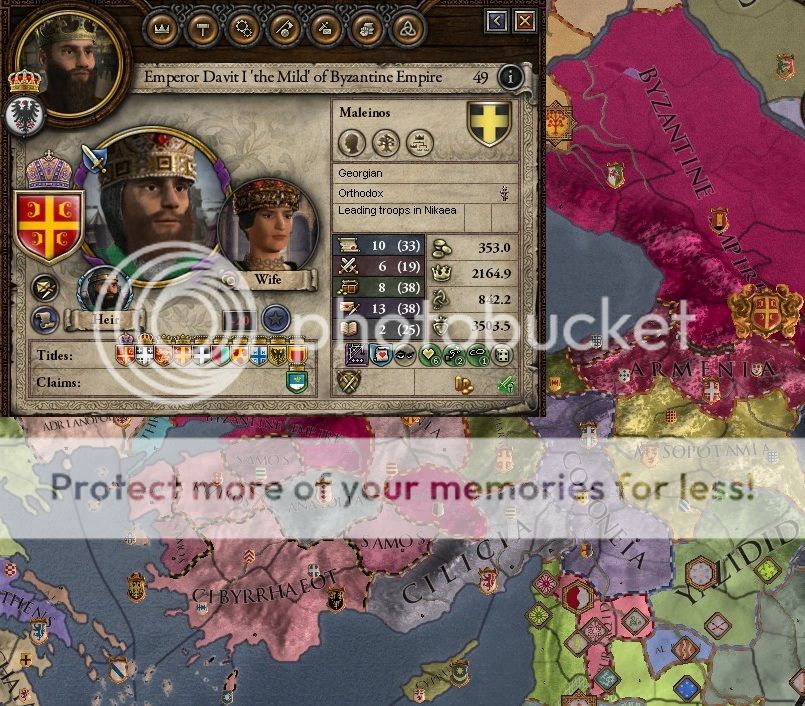Click the blue star button
The width and height of the screenshot is (805, 706).
click(275, 320)
